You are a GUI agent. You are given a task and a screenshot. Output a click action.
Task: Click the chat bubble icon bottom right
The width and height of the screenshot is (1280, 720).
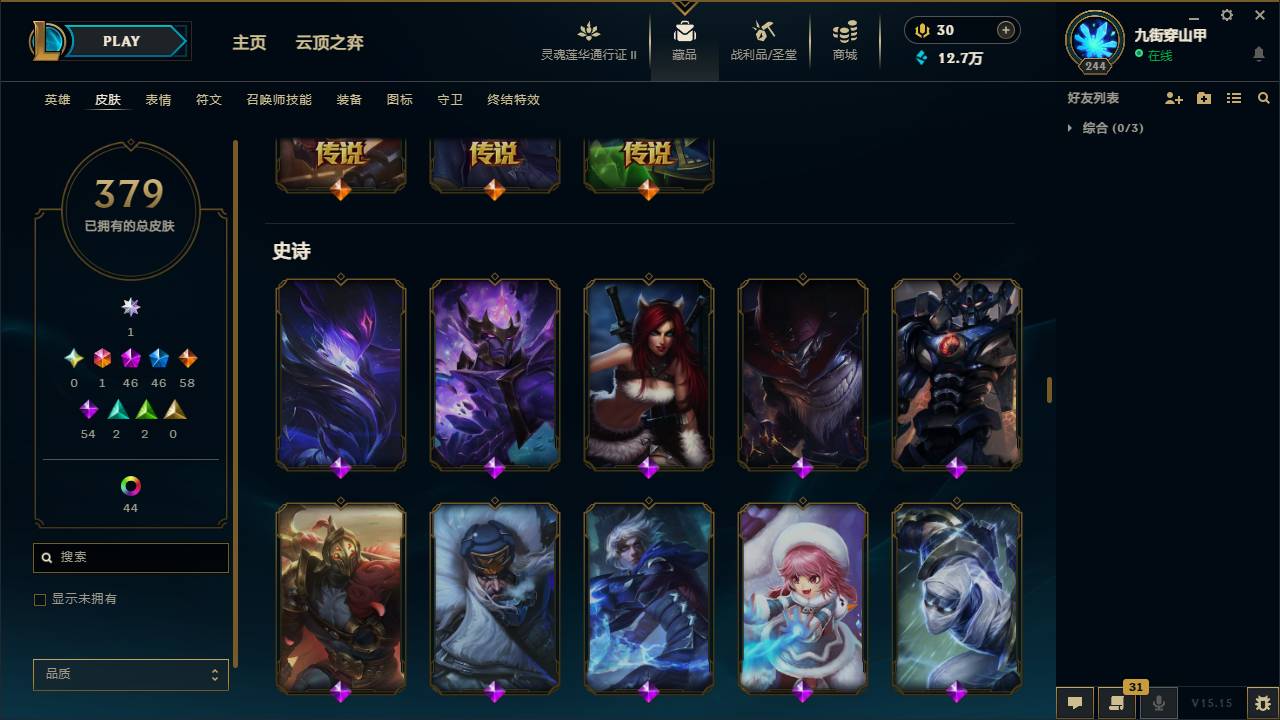[1074, 703]
